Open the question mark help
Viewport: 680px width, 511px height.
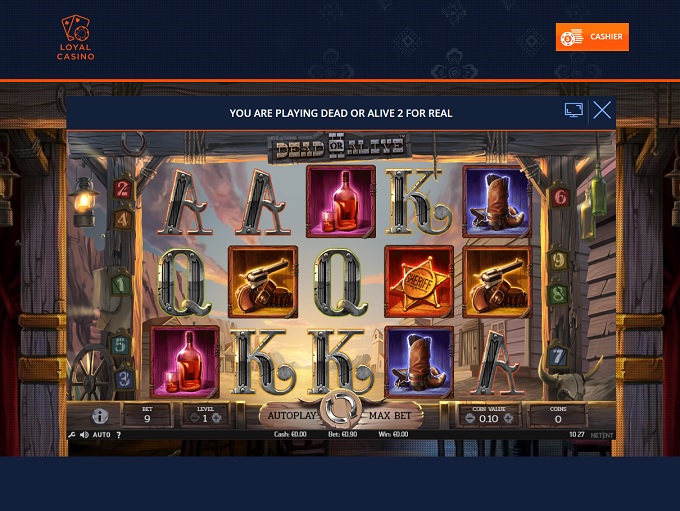click(x=119, y=435)
